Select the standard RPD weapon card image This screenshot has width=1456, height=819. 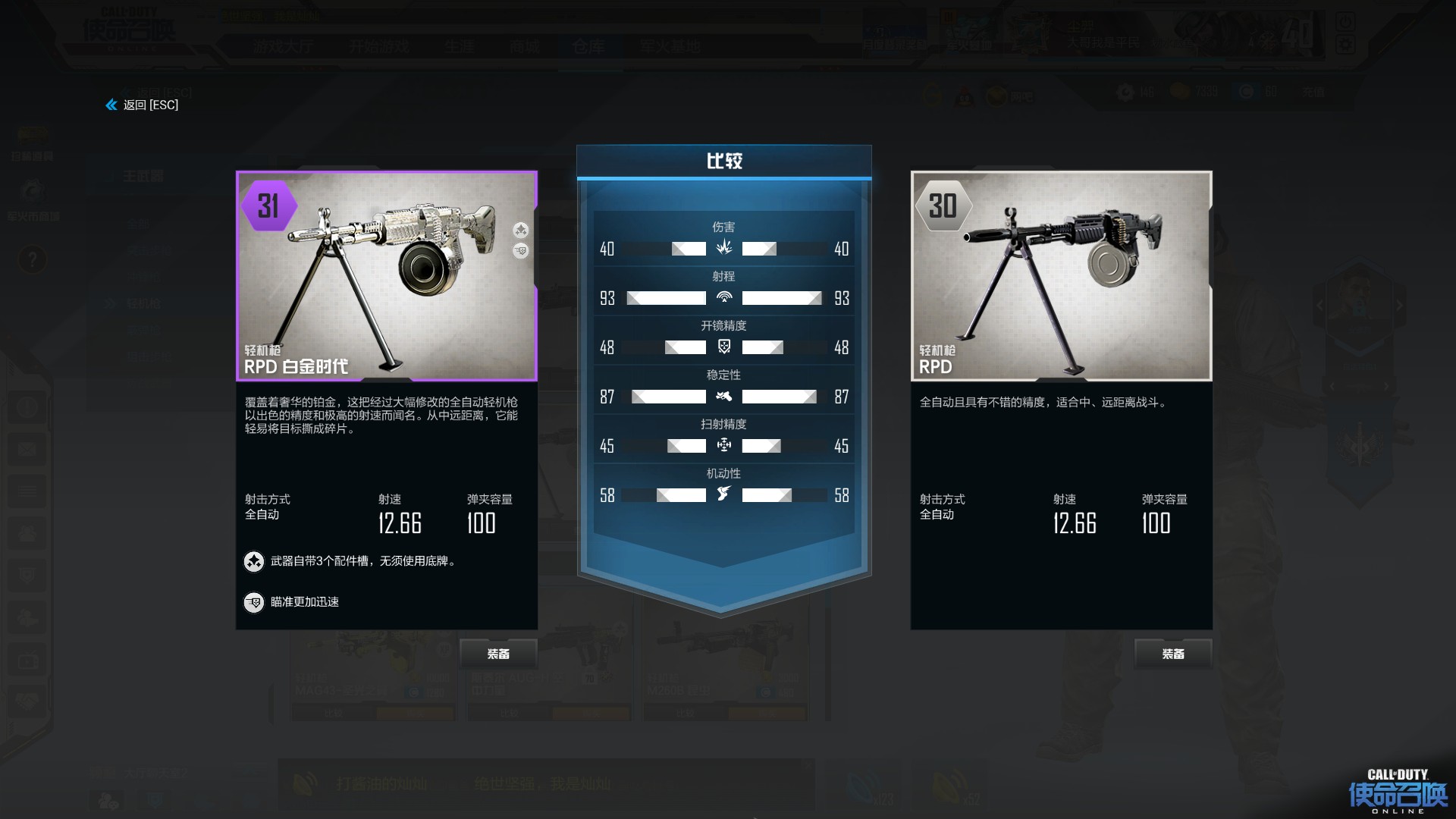tap(1061, 276)
